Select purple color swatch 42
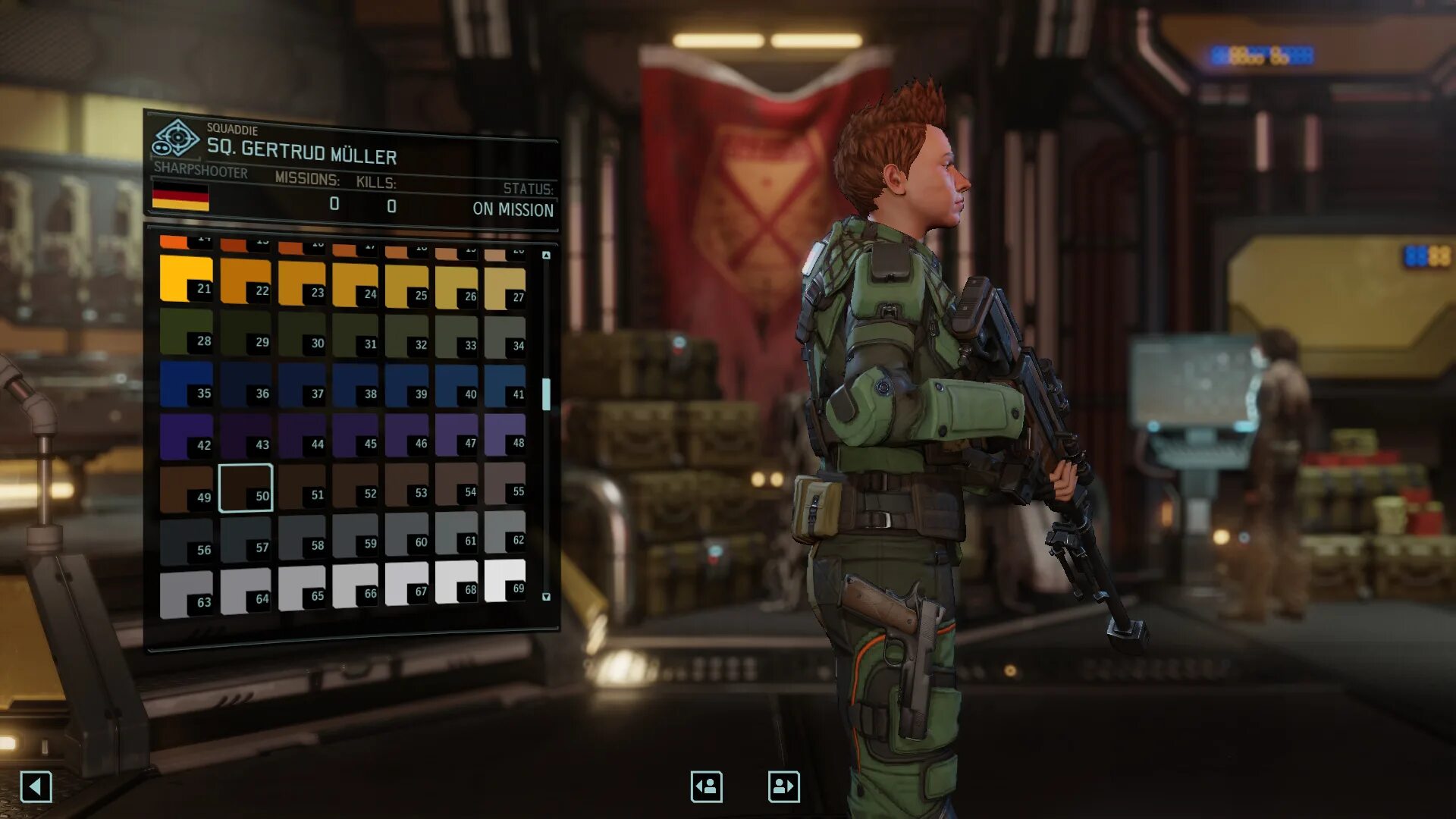This screenshot has width=1456, height=819. click(x=186, y=436)
